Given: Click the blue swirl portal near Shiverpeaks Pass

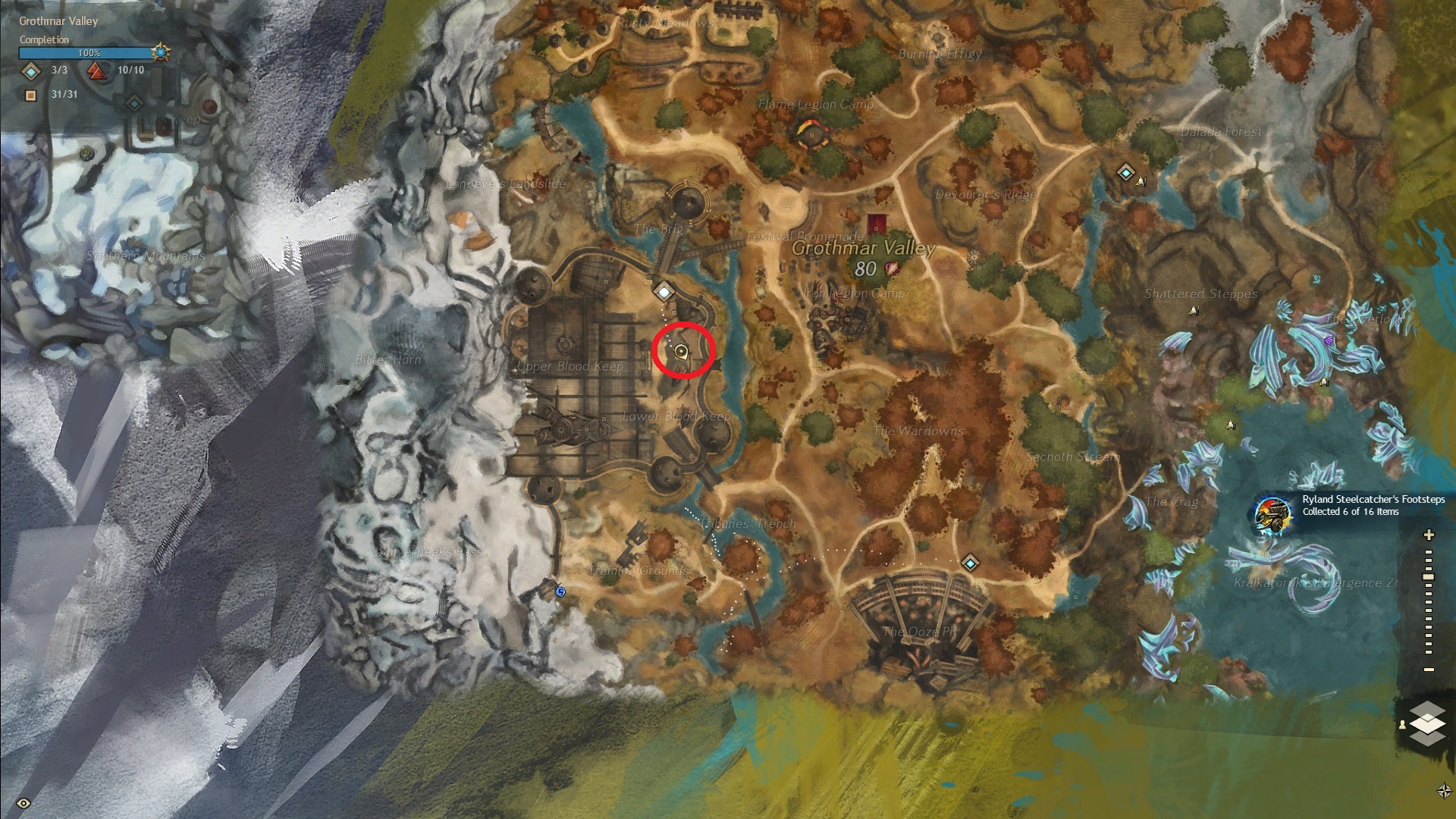Looking at the screenshot, I should click(x=560, y=591).
